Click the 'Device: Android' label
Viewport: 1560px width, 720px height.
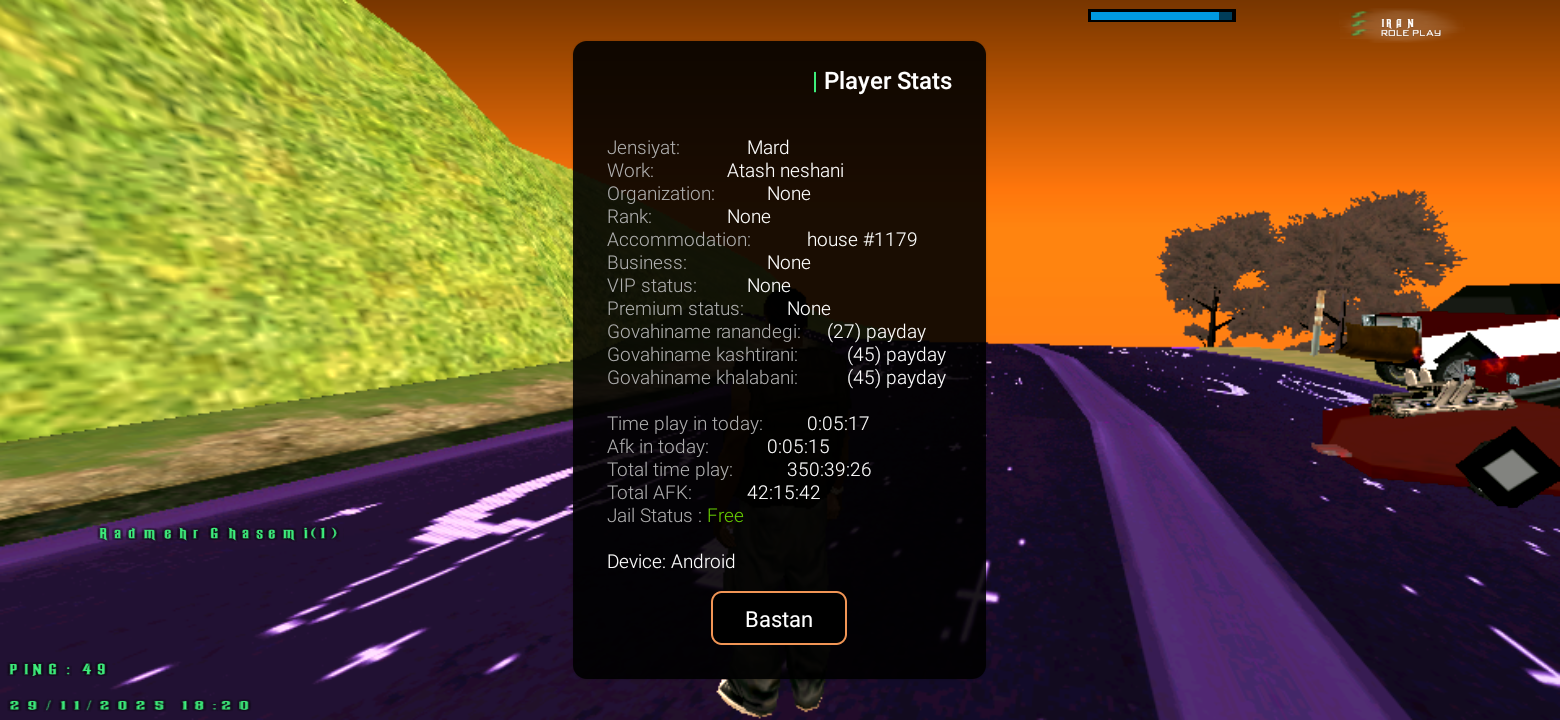coord(672,561)
